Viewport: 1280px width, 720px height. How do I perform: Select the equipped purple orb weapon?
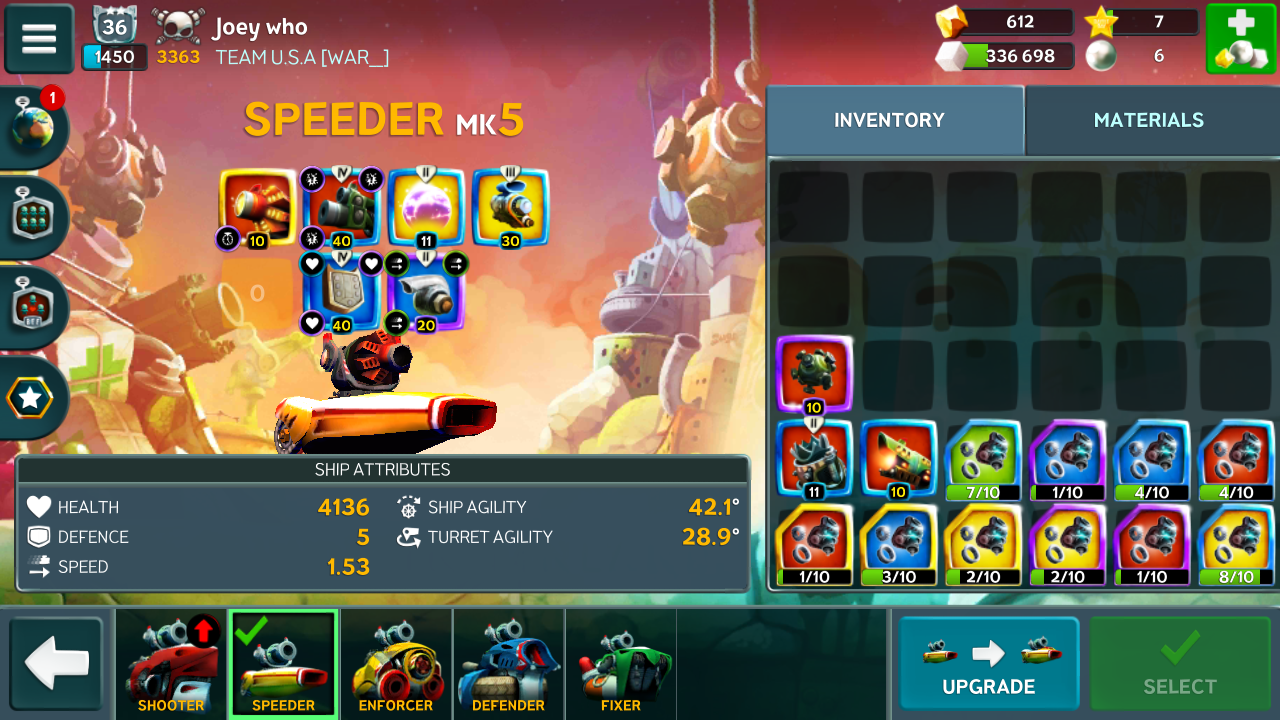pos(426,208)
